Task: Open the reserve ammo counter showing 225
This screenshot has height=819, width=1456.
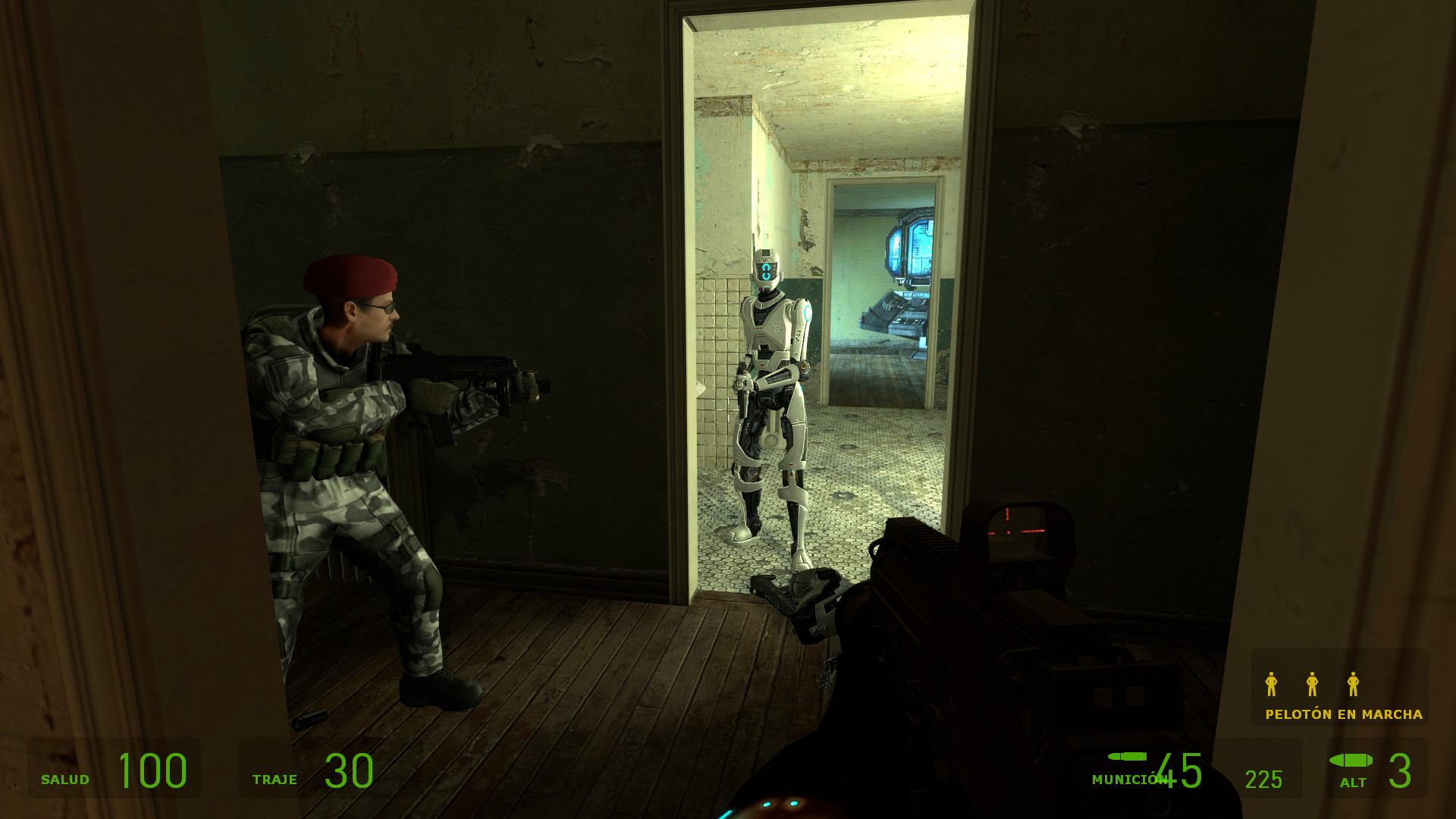Action: click(1263, 777)
